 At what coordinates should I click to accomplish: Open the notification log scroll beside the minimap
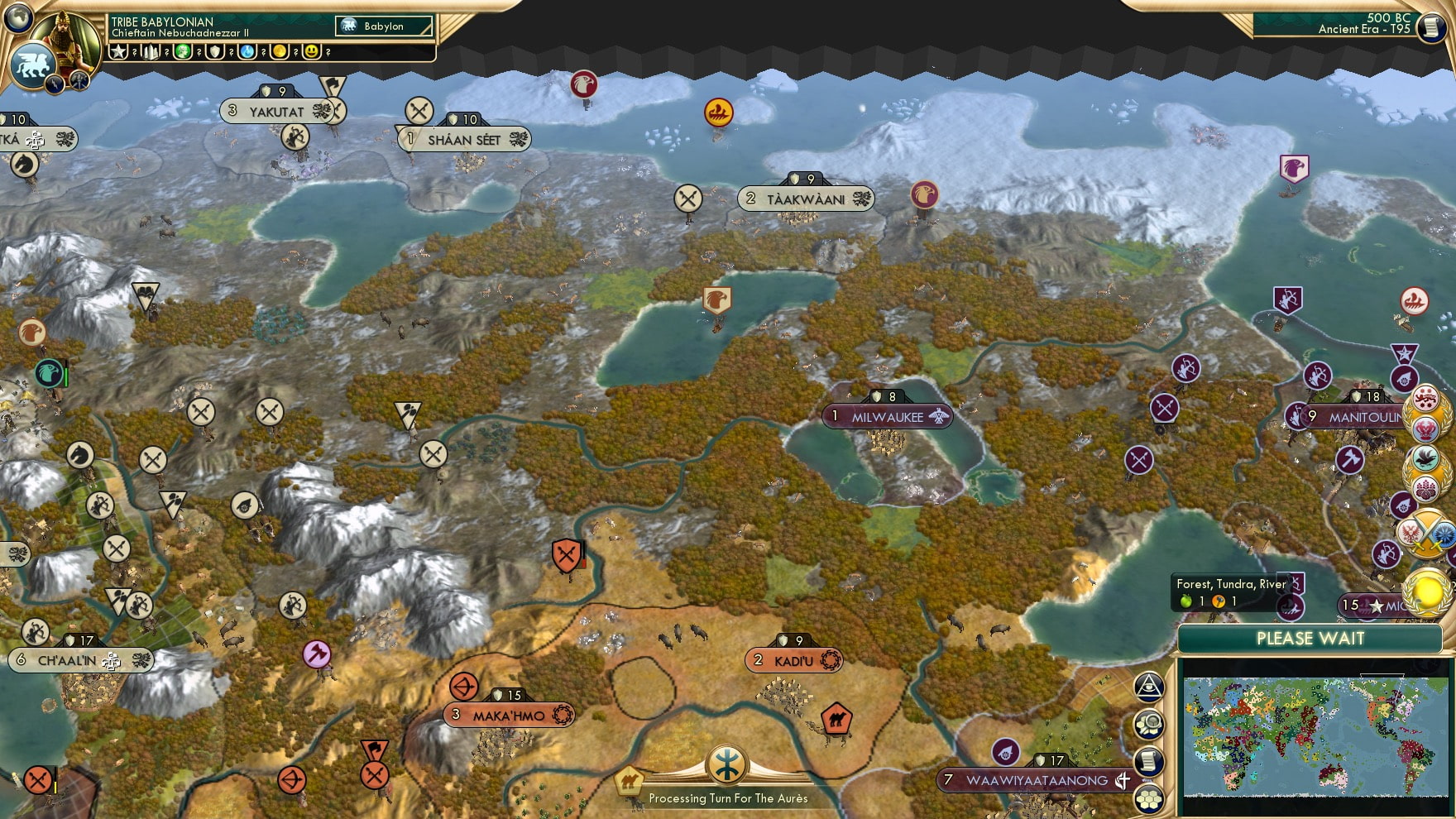pyautogui.click(x=1148, y=763)
